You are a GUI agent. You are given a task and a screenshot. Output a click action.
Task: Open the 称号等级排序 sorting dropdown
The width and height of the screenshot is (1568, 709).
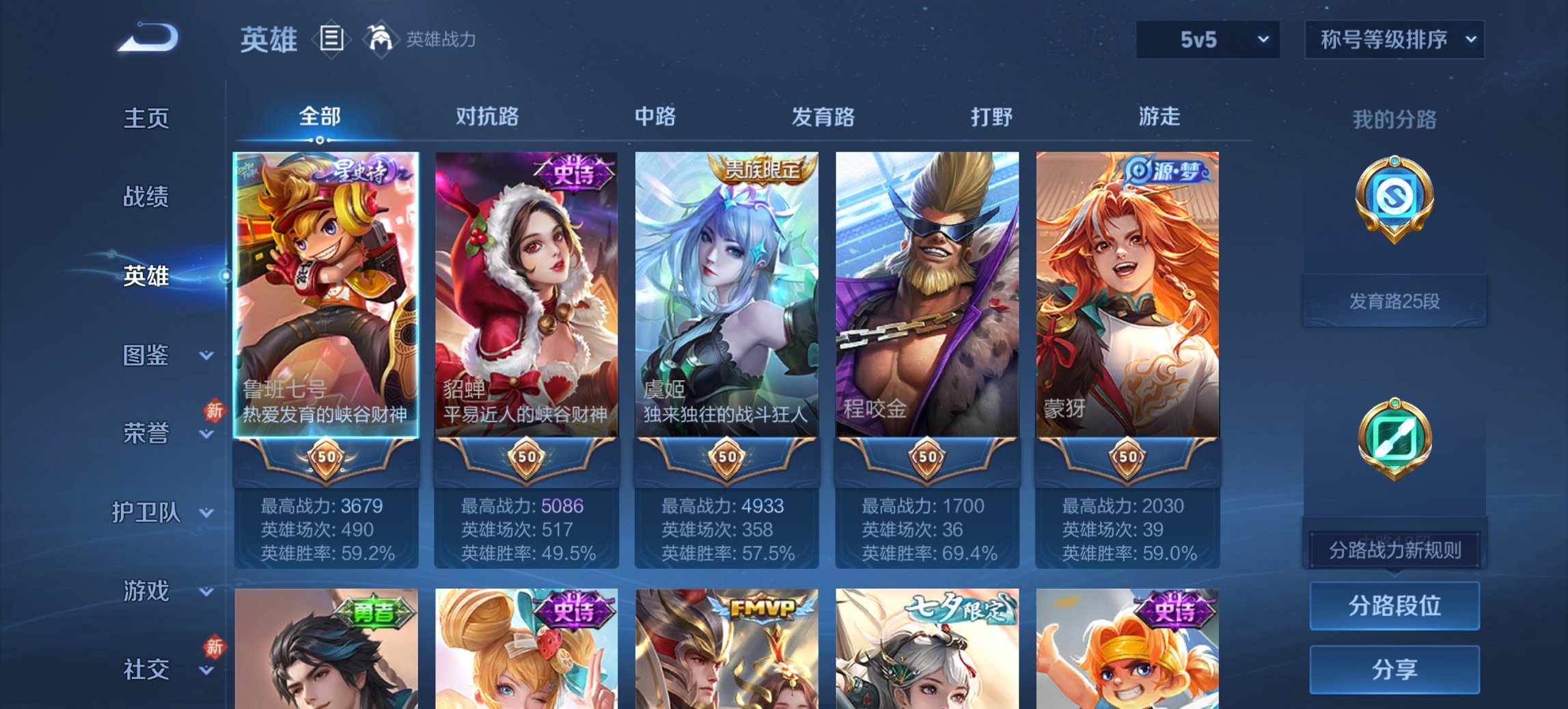[1393, 39]
